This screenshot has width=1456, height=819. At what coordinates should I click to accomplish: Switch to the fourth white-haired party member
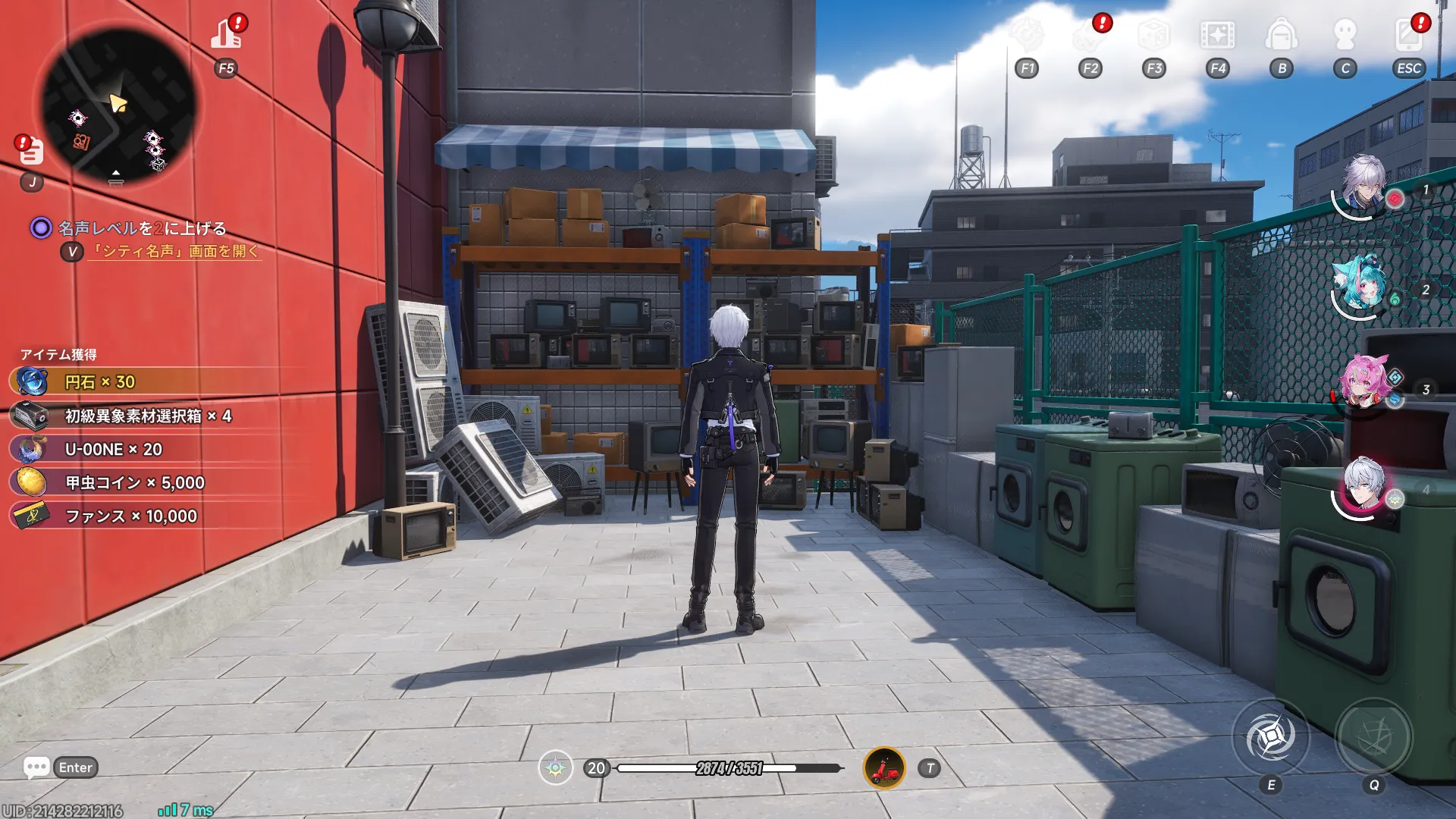point(1364,485)
